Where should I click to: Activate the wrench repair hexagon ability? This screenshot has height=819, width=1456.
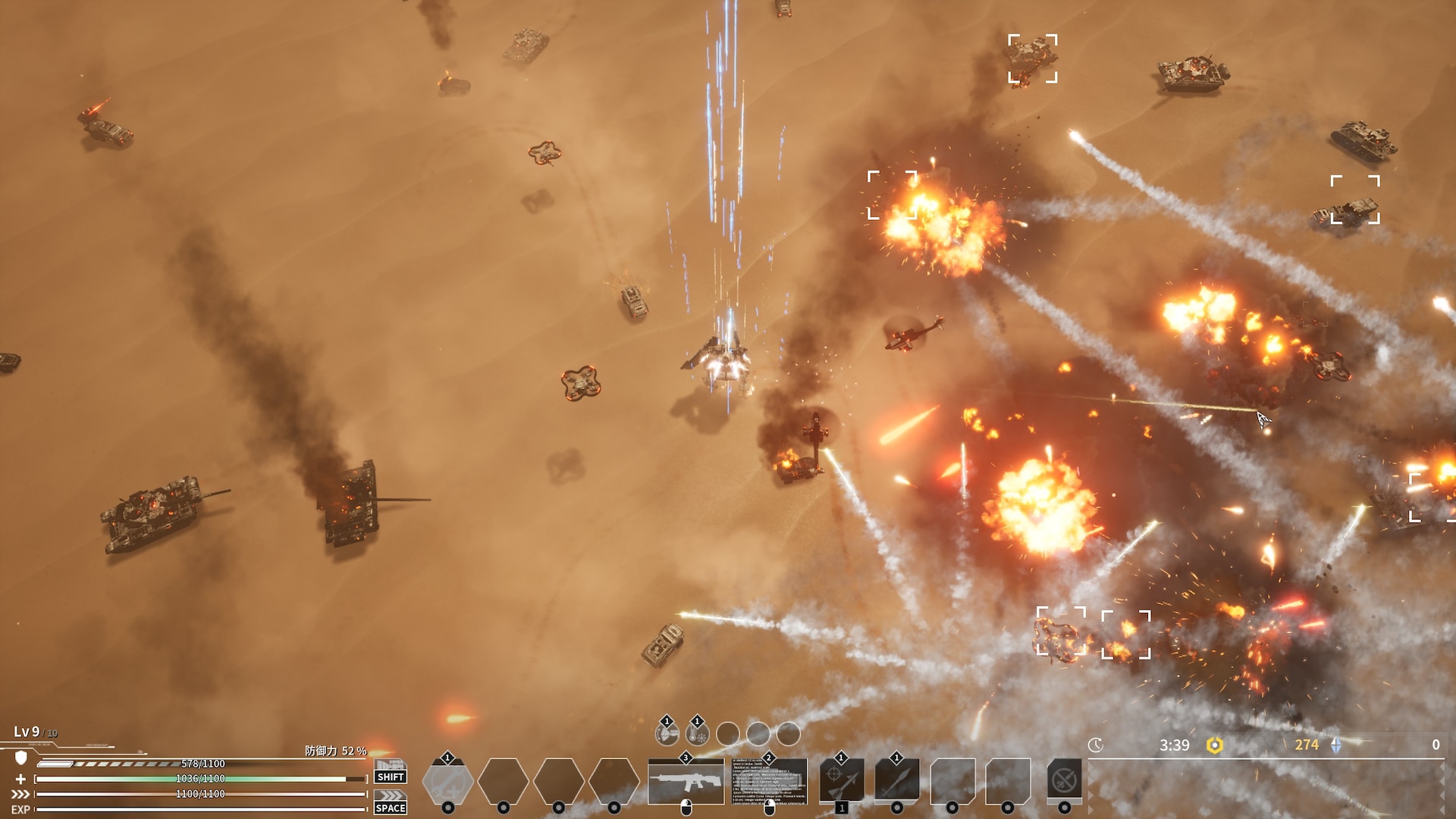[x=447, y=781]
